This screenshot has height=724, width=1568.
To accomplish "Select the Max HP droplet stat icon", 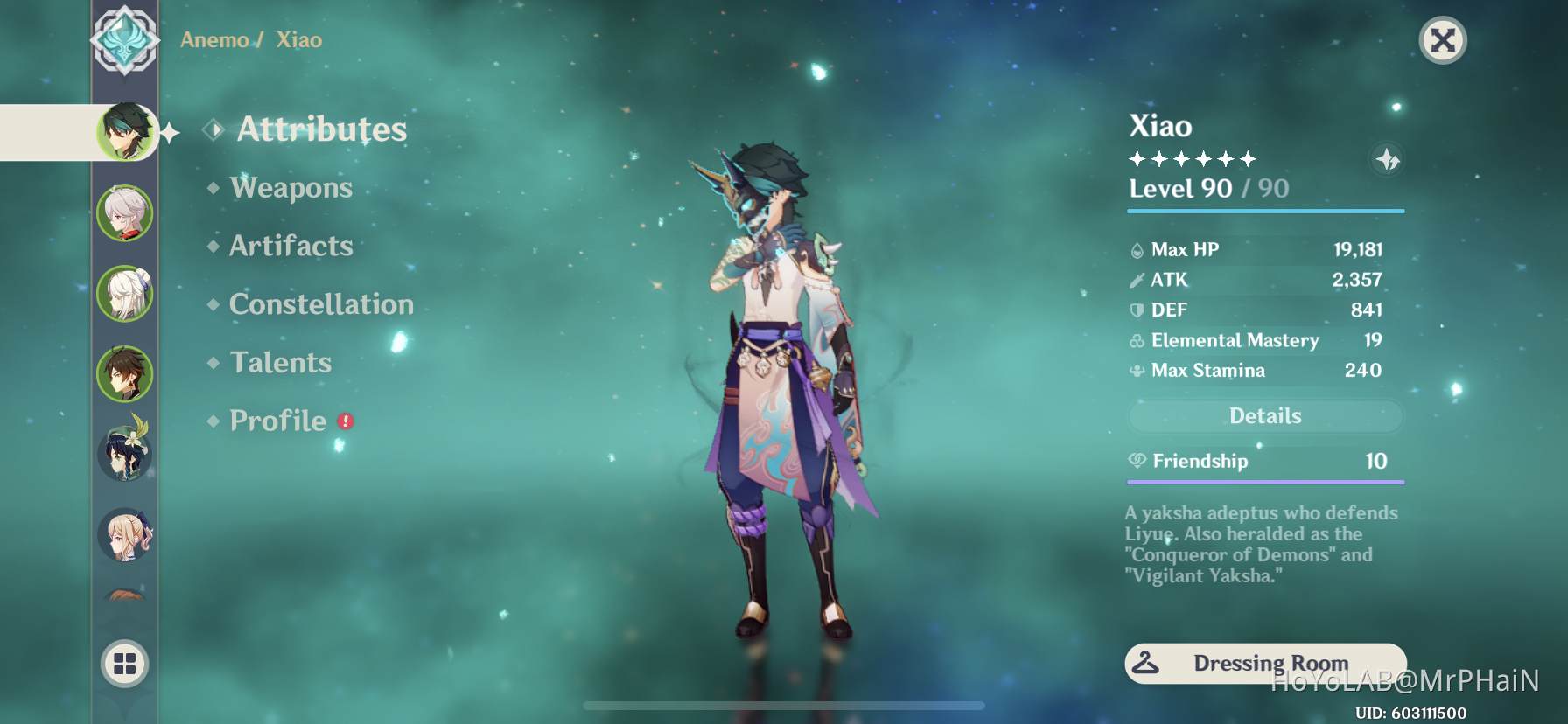I will (x=1136, y=249).
